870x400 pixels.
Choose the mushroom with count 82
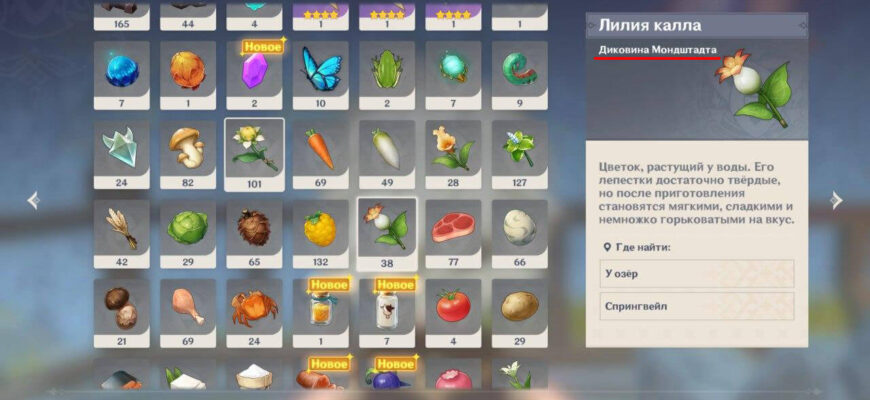click(187, 150)
